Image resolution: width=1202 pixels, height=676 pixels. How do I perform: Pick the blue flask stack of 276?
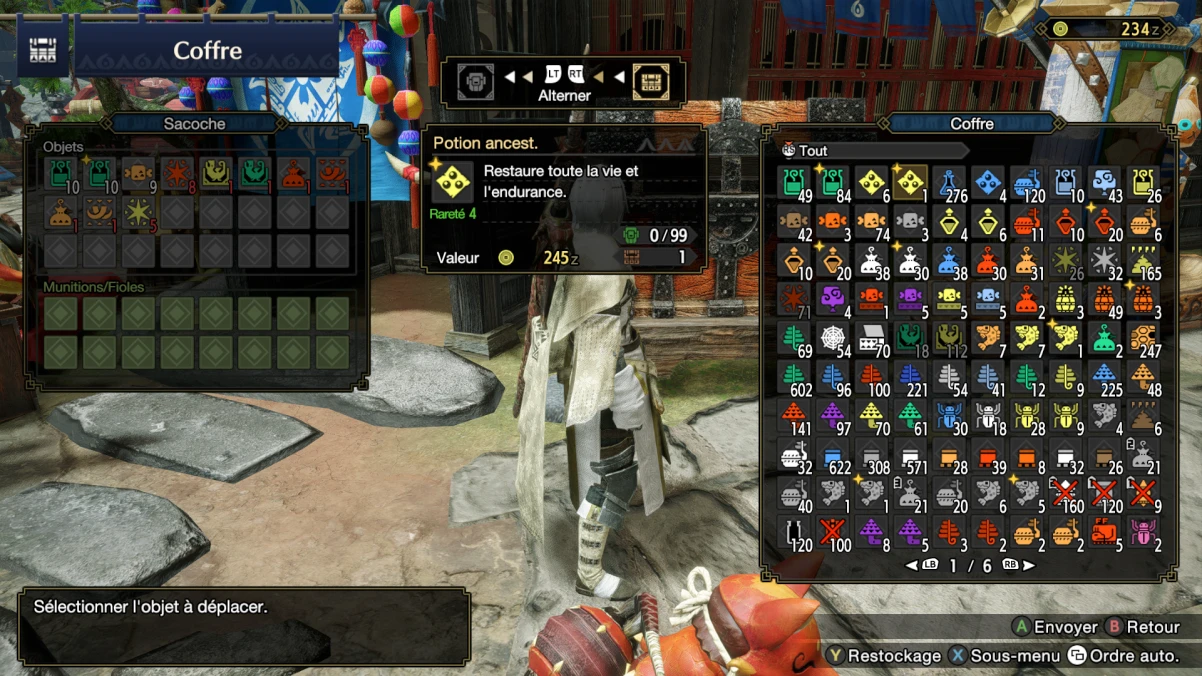point(949,183)
